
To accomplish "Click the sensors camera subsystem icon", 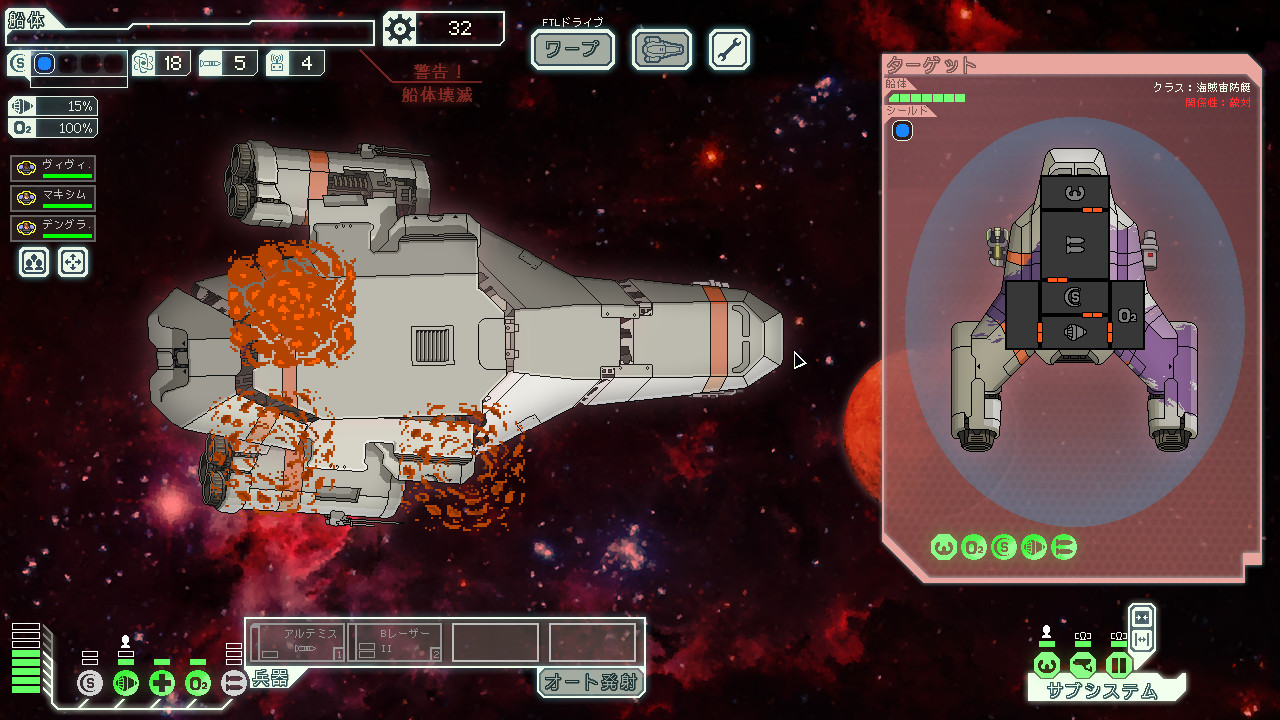I will pos(1082,664).
